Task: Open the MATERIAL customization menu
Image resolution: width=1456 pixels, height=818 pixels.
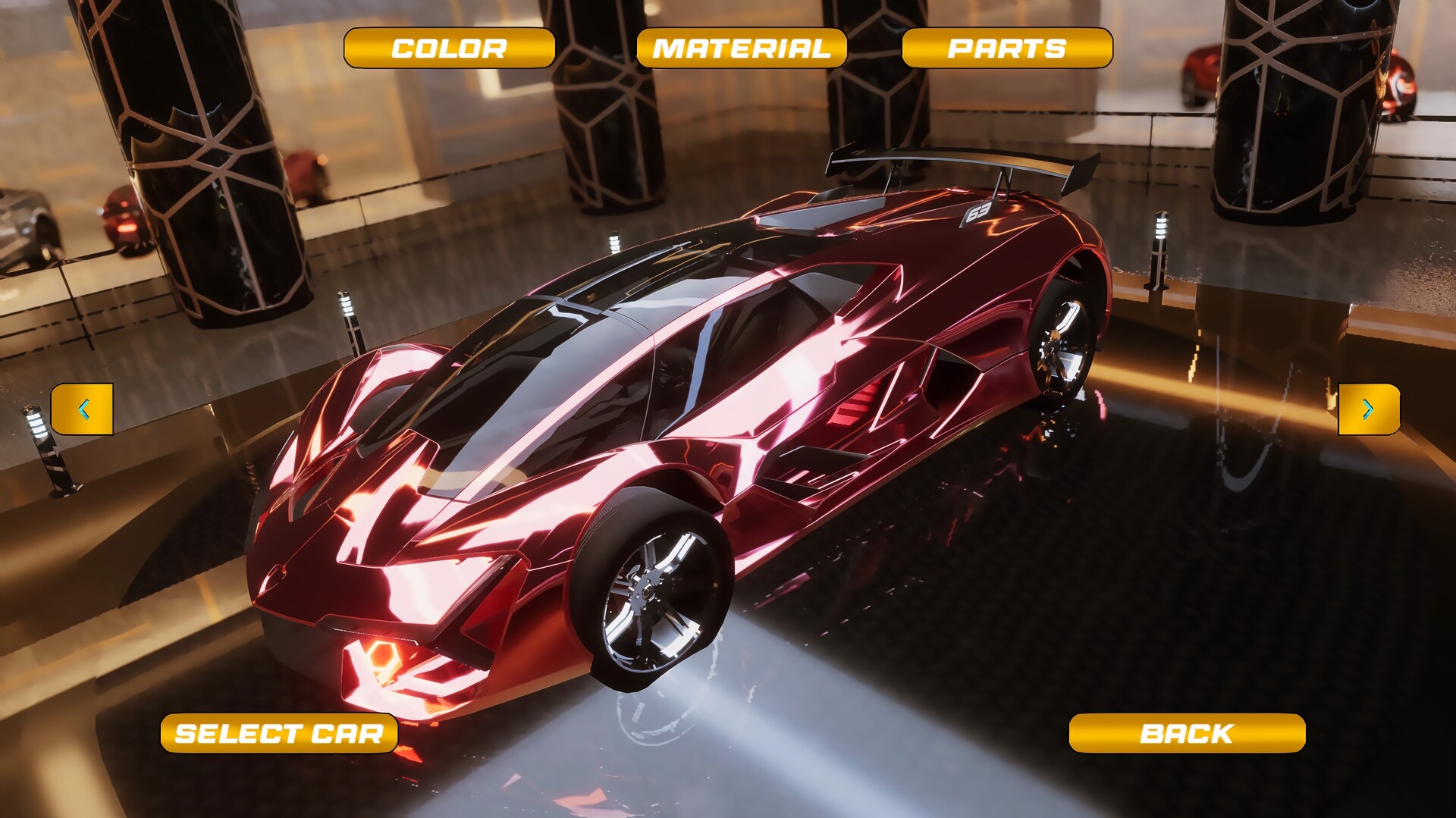Action: [740, 47]
